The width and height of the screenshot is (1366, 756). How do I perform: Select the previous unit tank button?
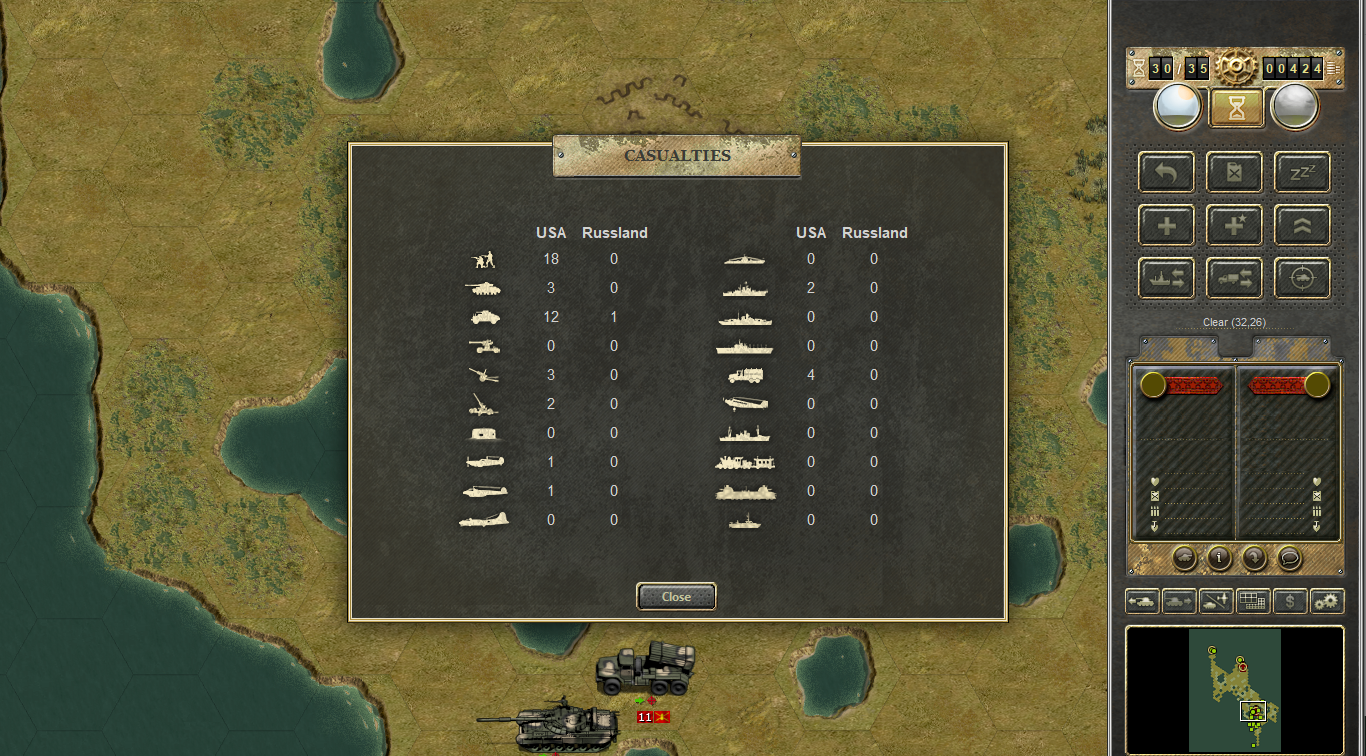click(1142, 601)
